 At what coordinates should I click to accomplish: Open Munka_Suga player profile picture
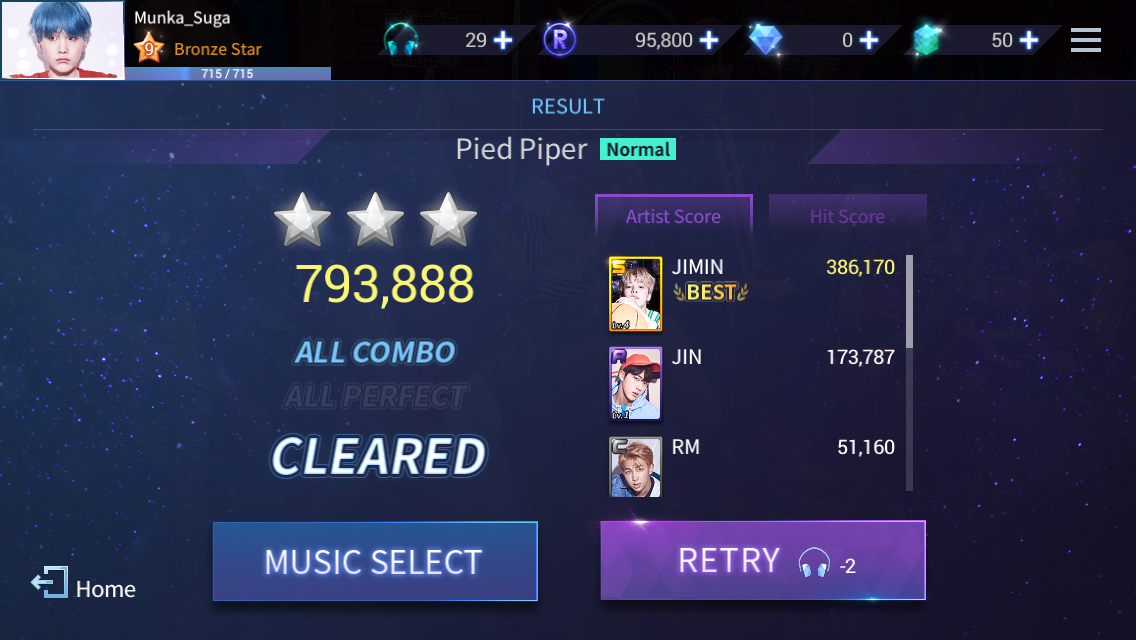[x=63, y=40]
